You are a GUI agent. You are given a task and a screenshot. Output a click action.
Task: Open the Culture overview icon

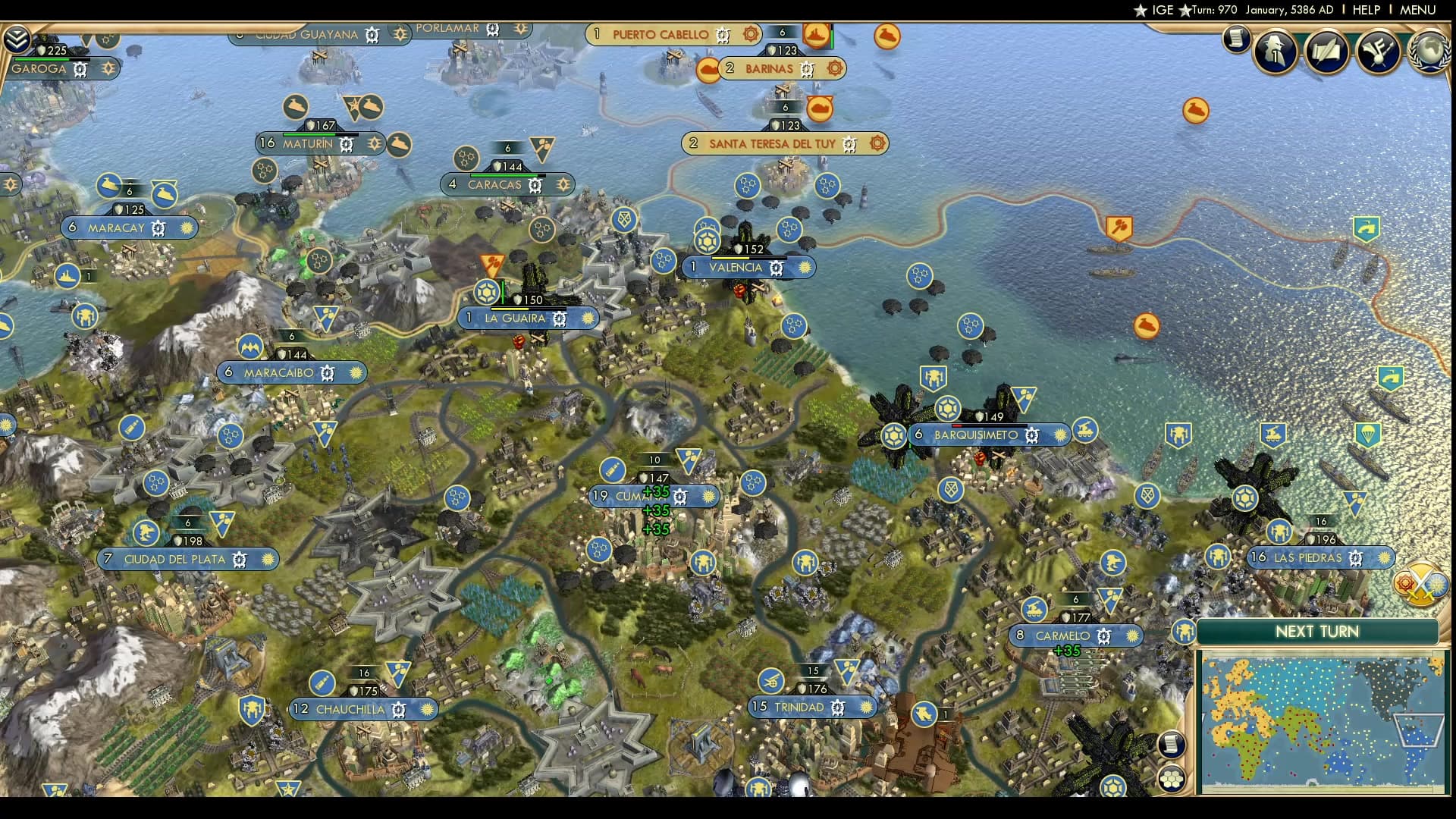coord(1379,52)
